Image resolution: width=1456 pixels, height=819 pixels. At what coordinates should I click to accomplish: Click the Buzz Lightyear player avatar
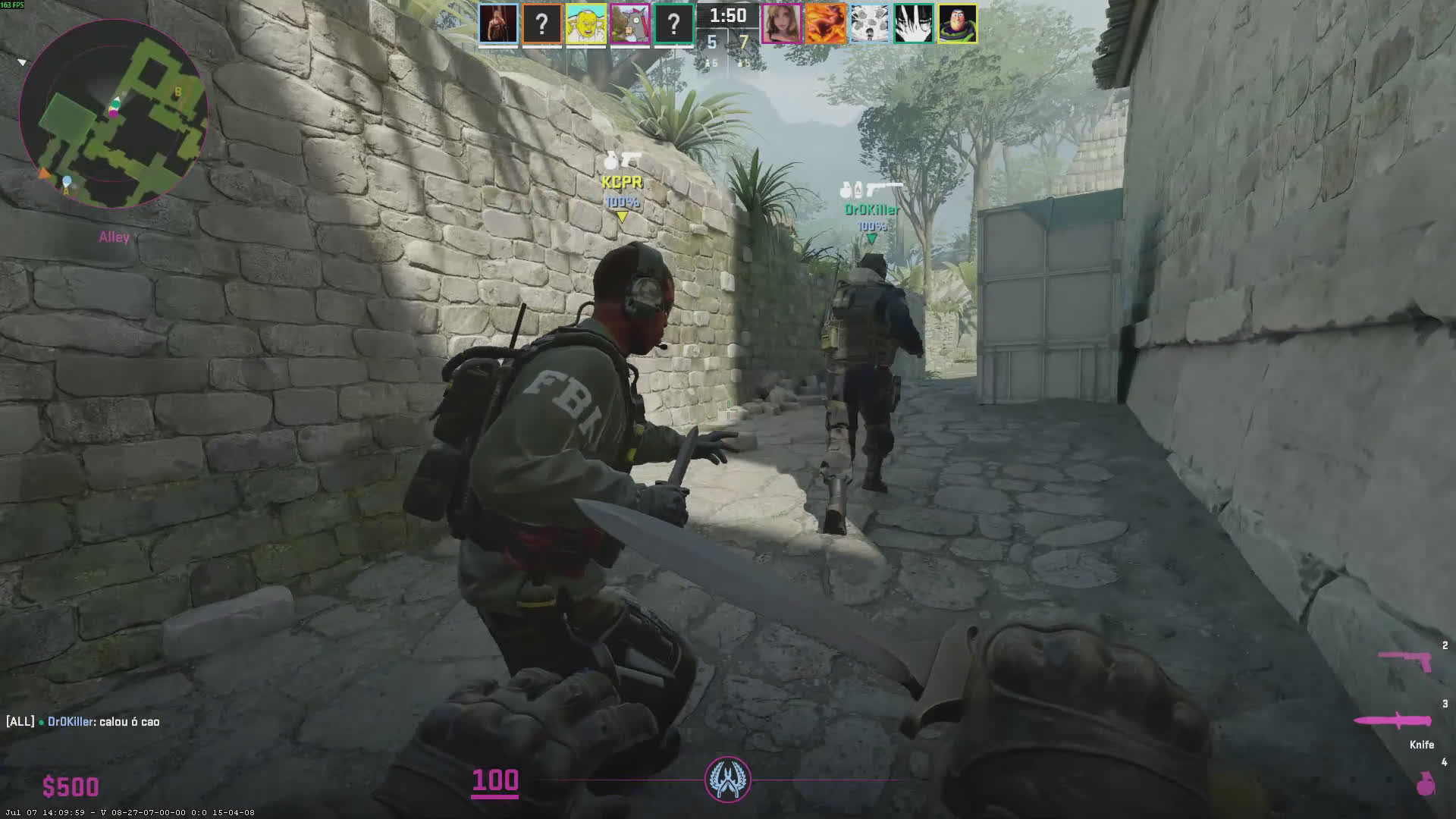click(957, 24)
